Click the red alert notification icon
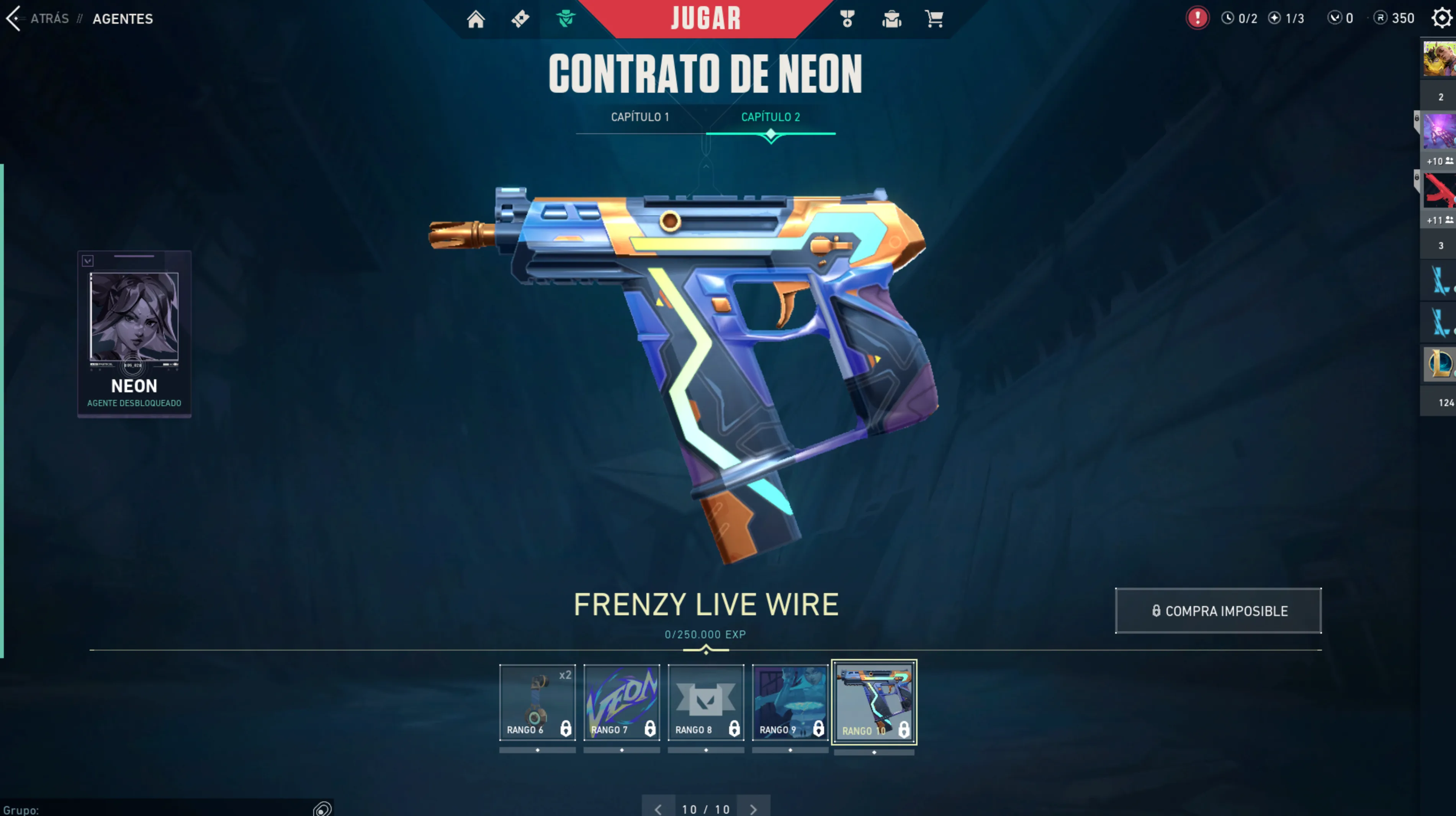The image size is (1456, 816). tap(1198, 18)
